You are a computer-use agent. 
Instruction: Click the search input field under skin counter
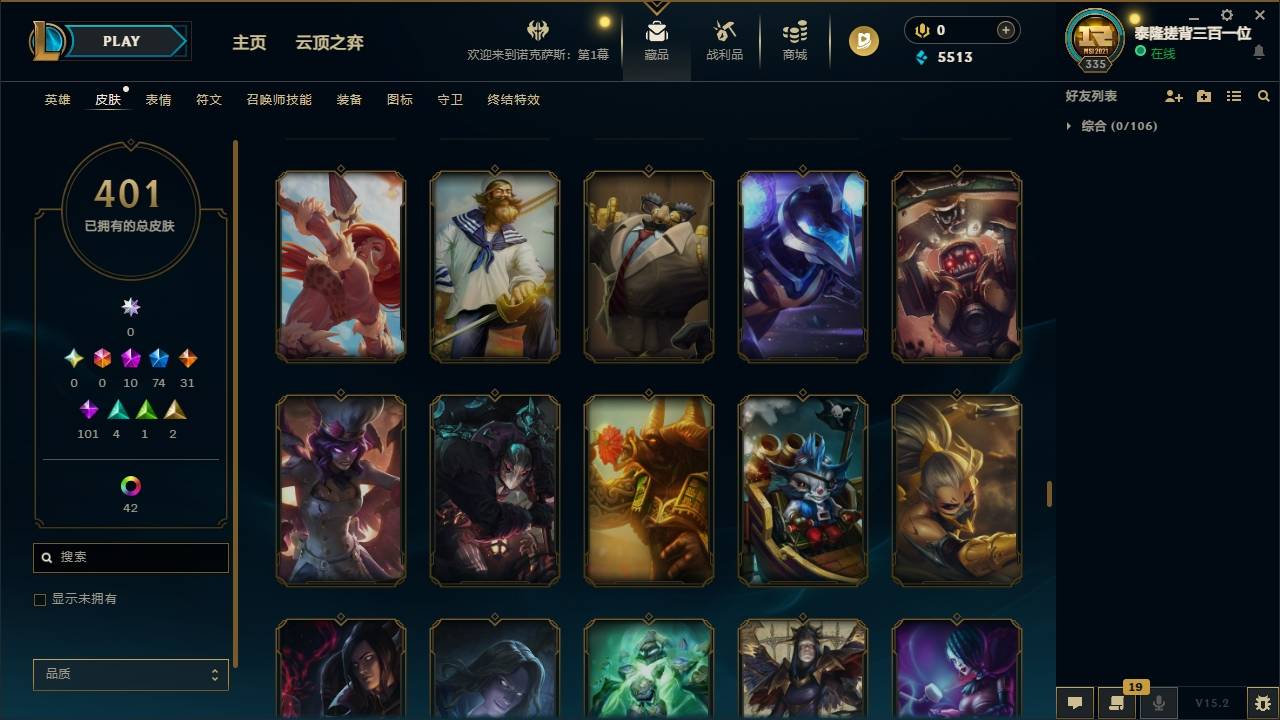pos(130,557)
